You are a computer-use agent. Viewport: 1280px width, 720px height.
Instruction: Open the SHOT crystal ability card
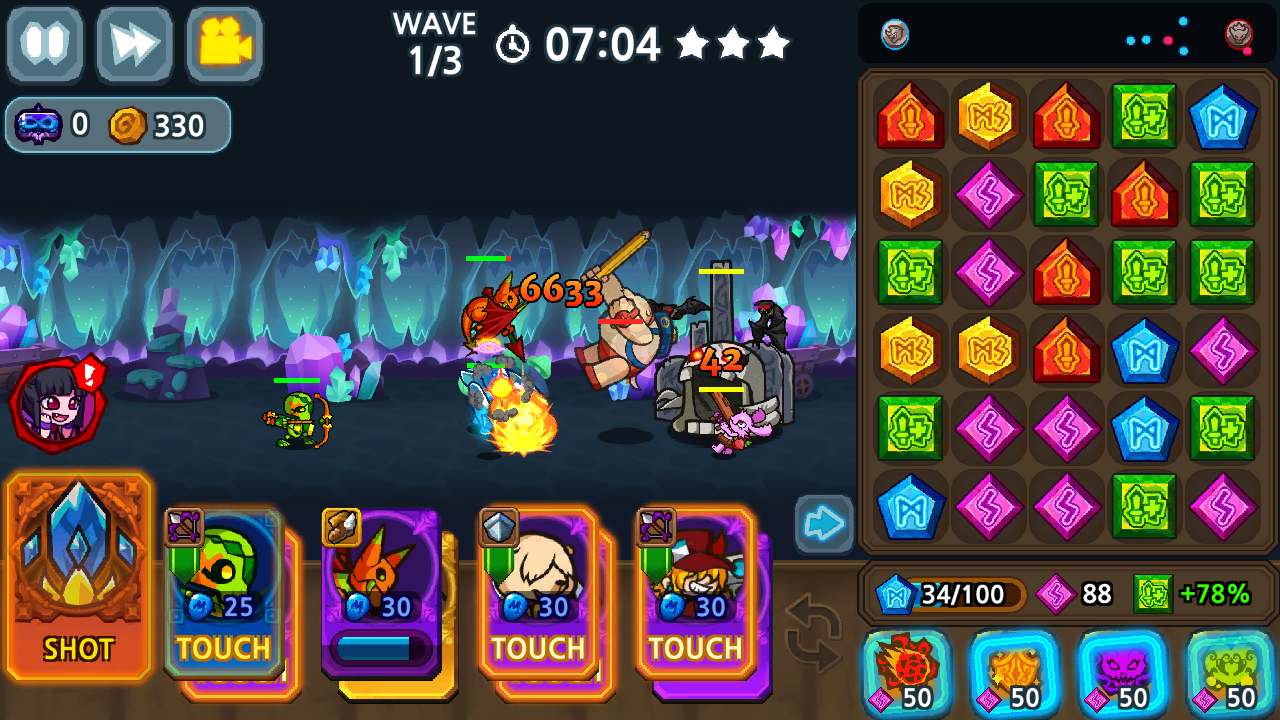pyautogui.click(x=78, y=580)
